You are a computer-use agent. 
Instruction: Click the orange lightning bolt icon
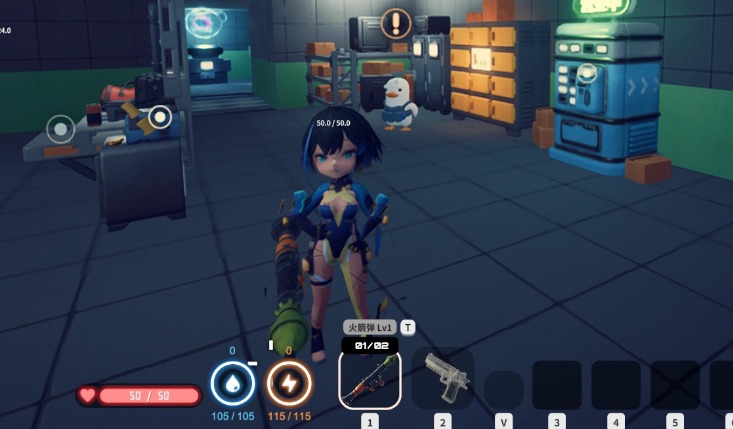pos(289,384)
